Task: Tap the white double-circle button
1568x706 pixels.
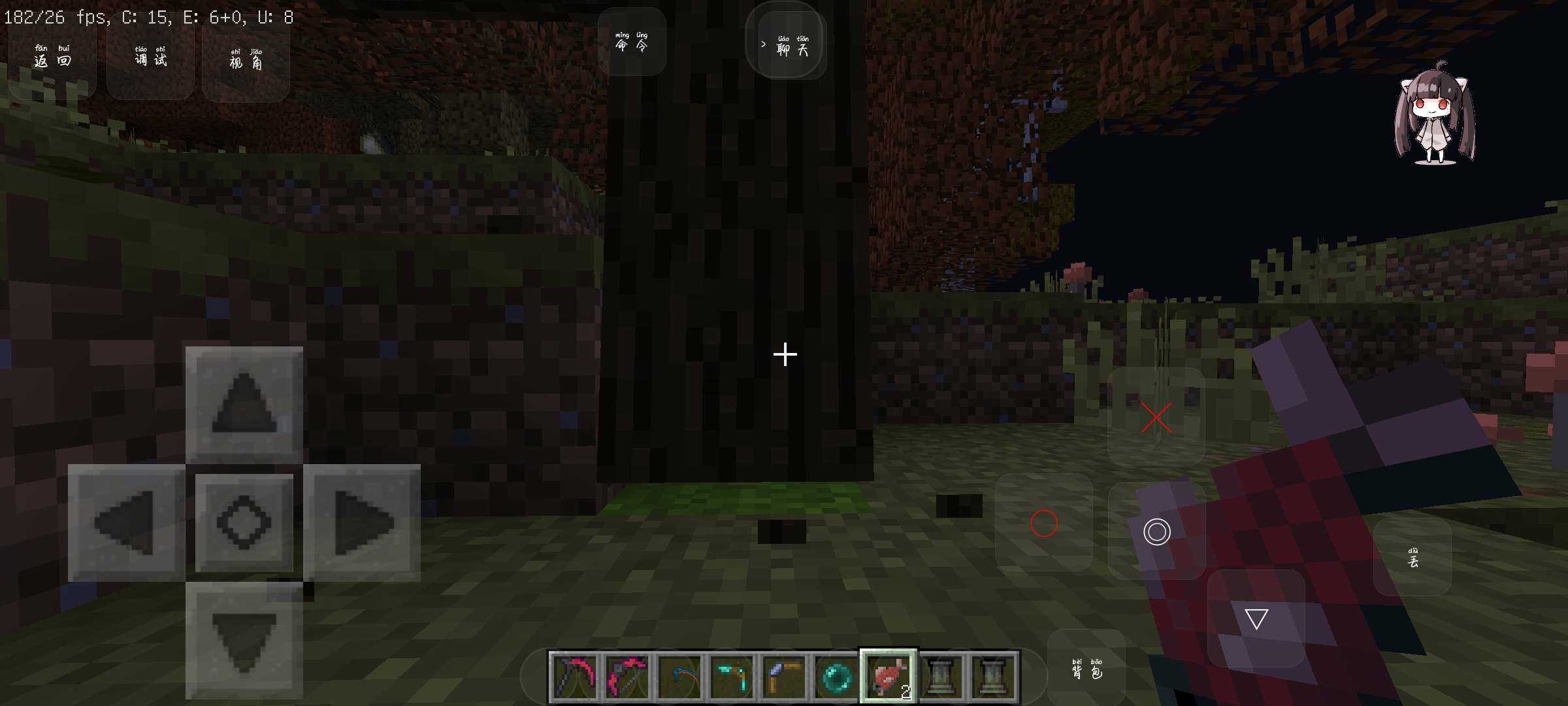Action: pyautogui.click(x=1156, y=531)
